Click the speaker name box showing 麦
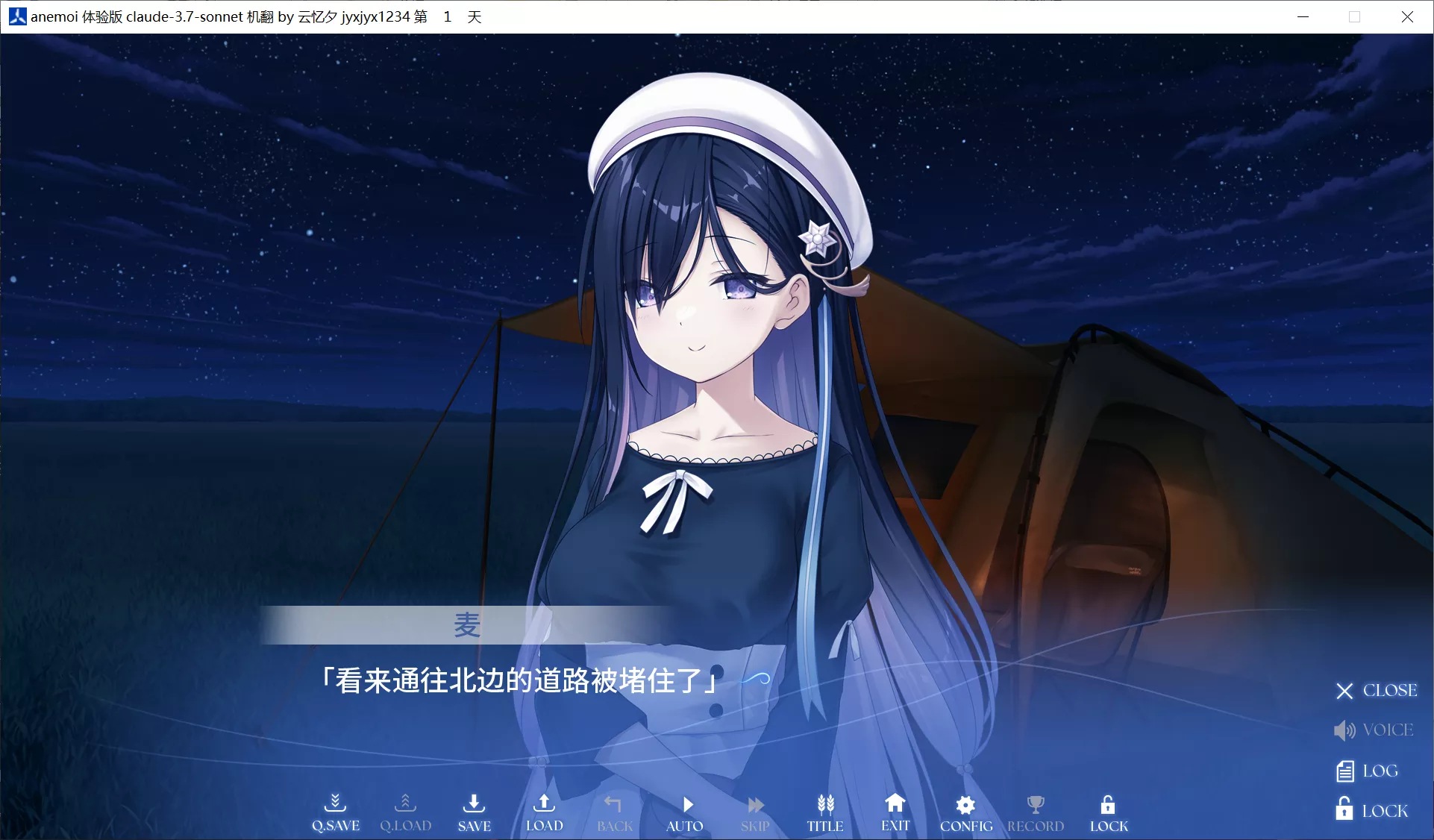The width and height of the screenshot is (1434, 840). tap(467, 626)
